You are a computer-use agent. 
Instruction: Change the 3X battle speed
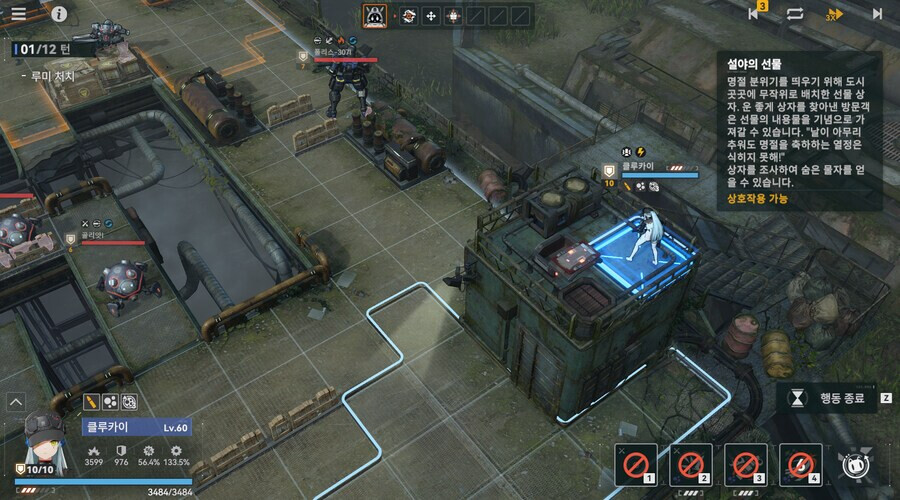pyautogui.click(x=835, y=14)
